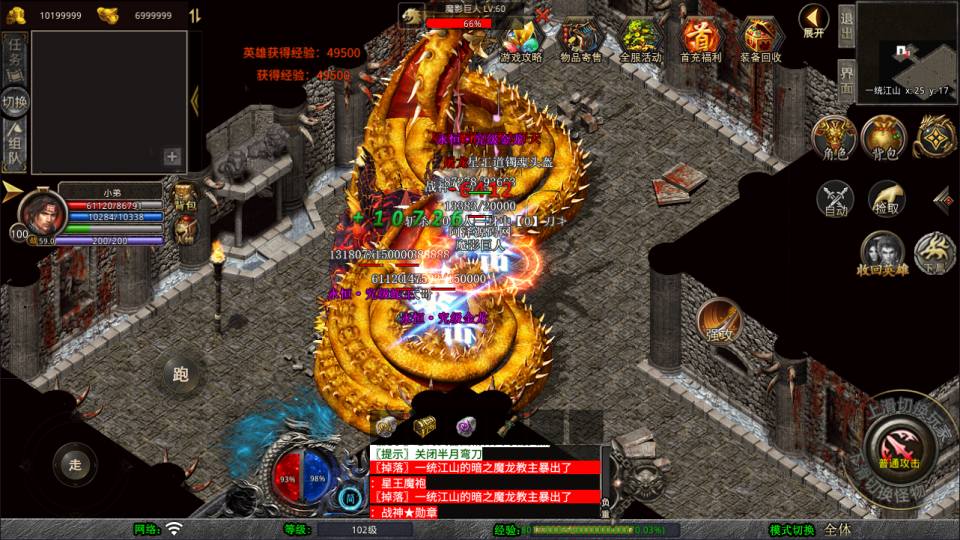Viewport: 960px width, 540px height.
Task: Tap the 走 walk button
Action: pos(74,464)
